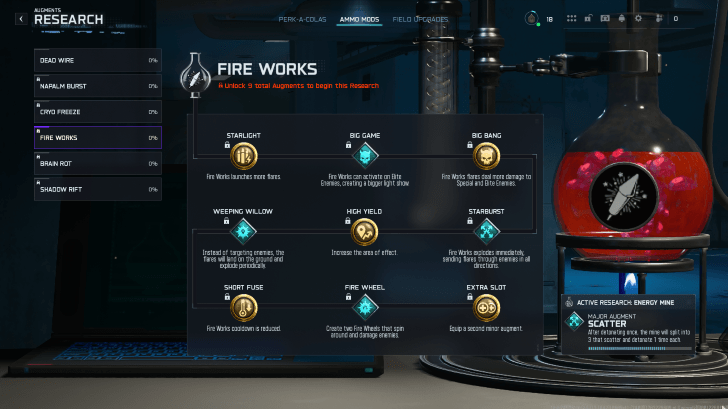Choose the Weeping Willow augment
The height and width of the screenshot is (409, 728).
pos(243,232)
